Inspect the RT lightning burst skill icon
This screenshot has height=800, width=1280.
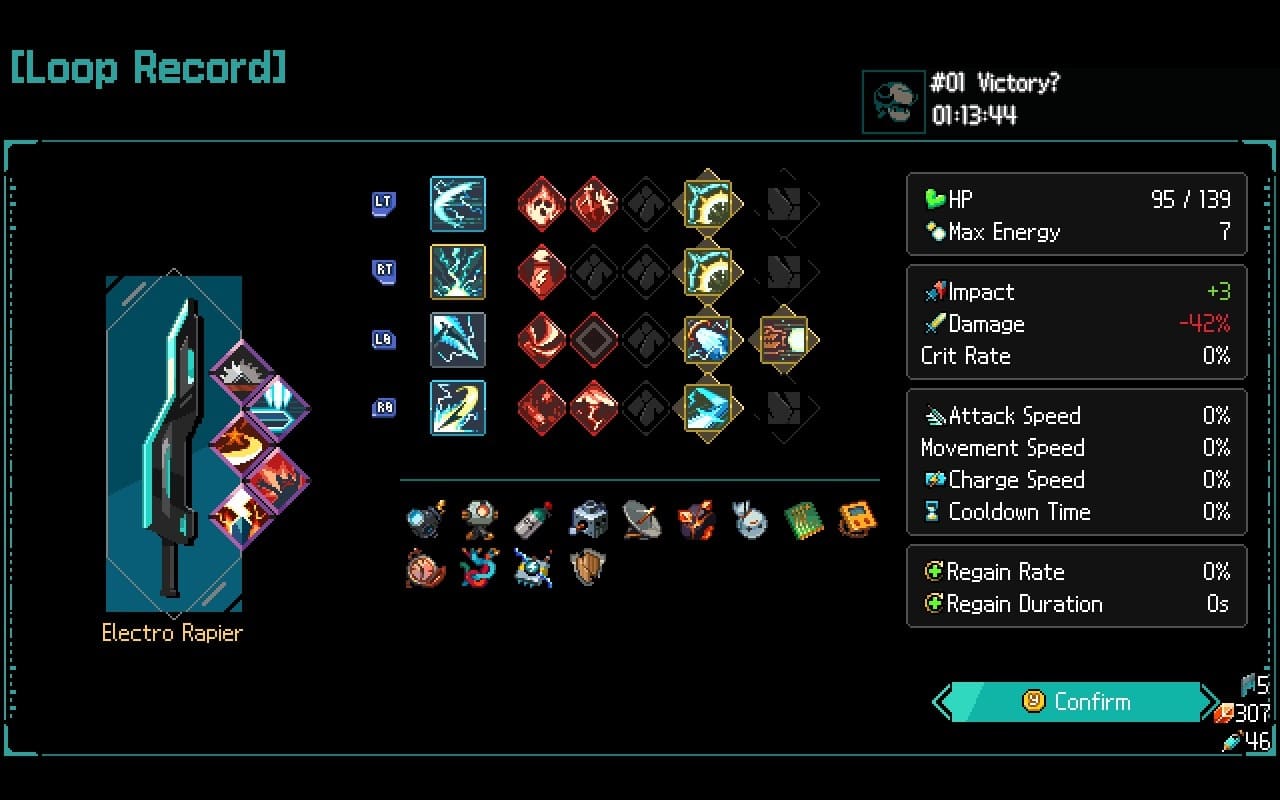(458, 272)
